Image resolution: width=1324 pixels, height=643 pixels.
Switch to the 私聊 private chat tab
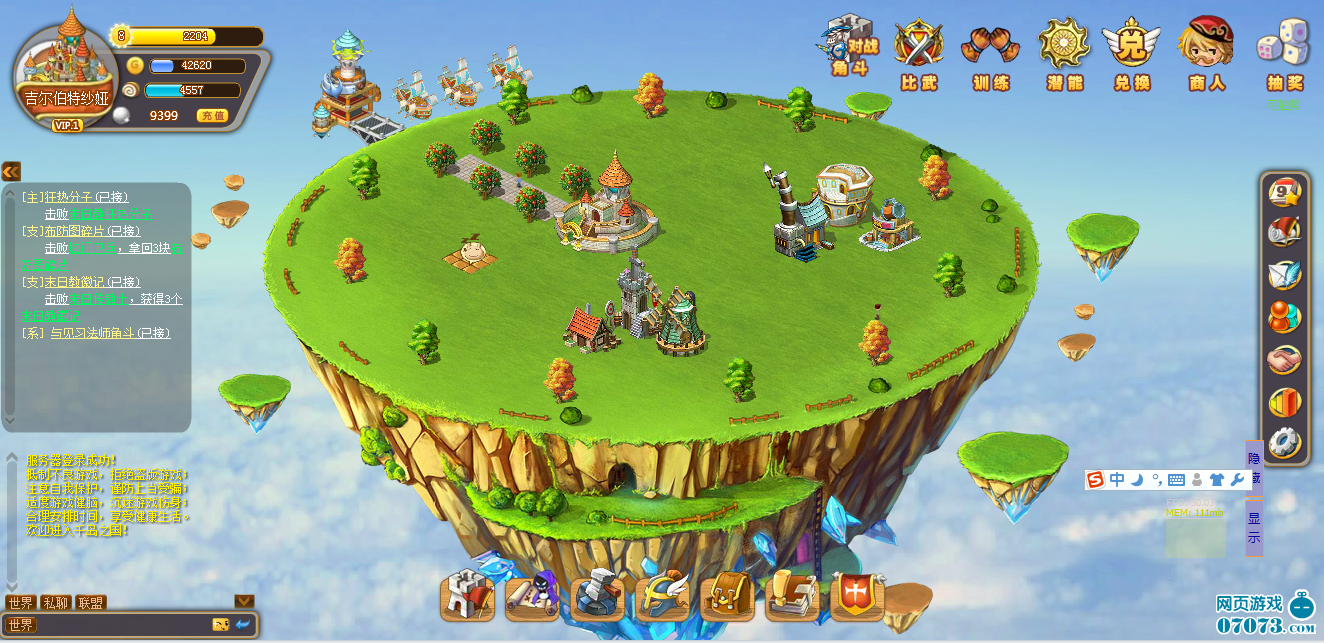(x=55, y=603)
